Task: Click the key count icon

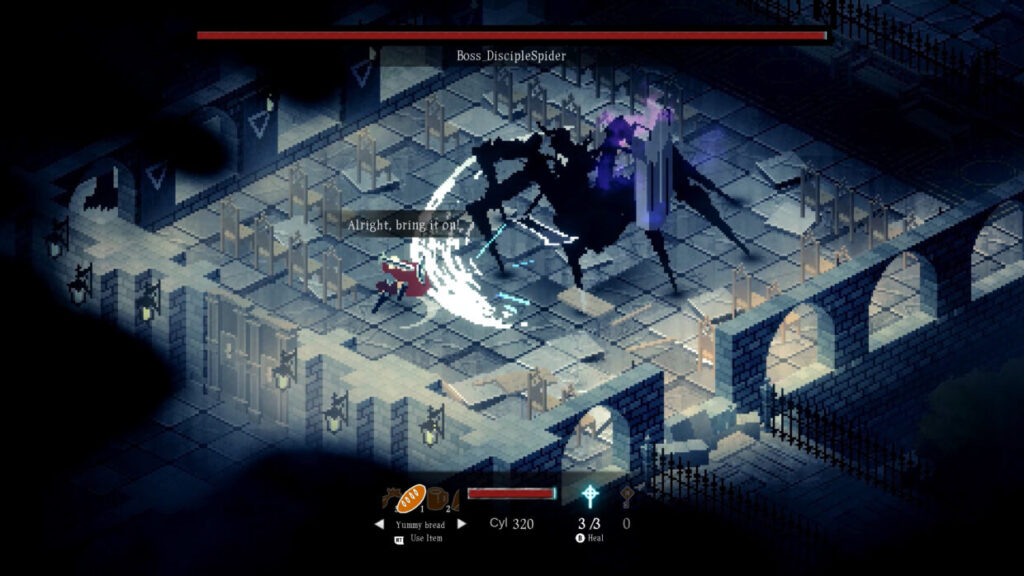Action: coord(627,497)
